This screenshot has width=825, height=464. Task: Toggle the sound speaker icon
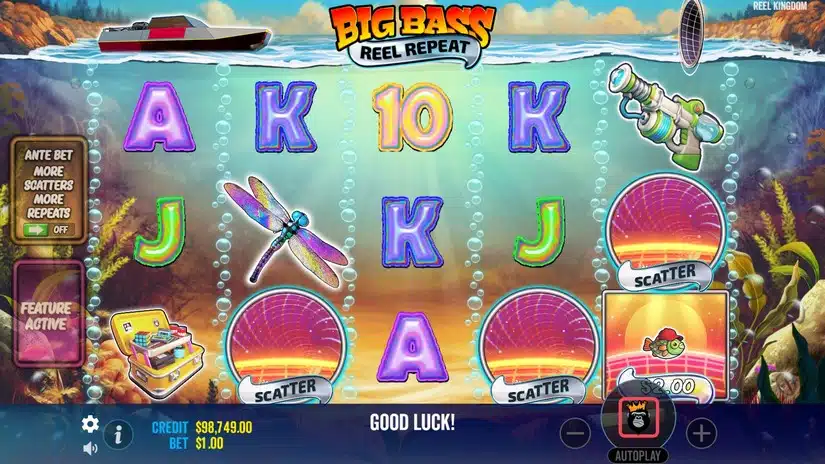(90, 447)
